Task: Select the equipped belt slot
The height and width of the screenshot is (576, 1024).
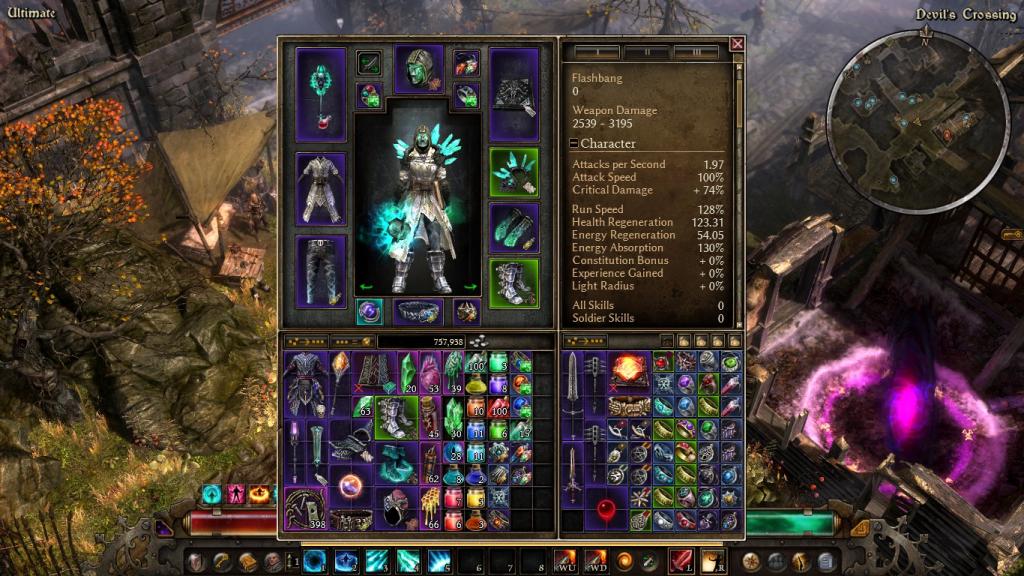Action: click(419, 311)
